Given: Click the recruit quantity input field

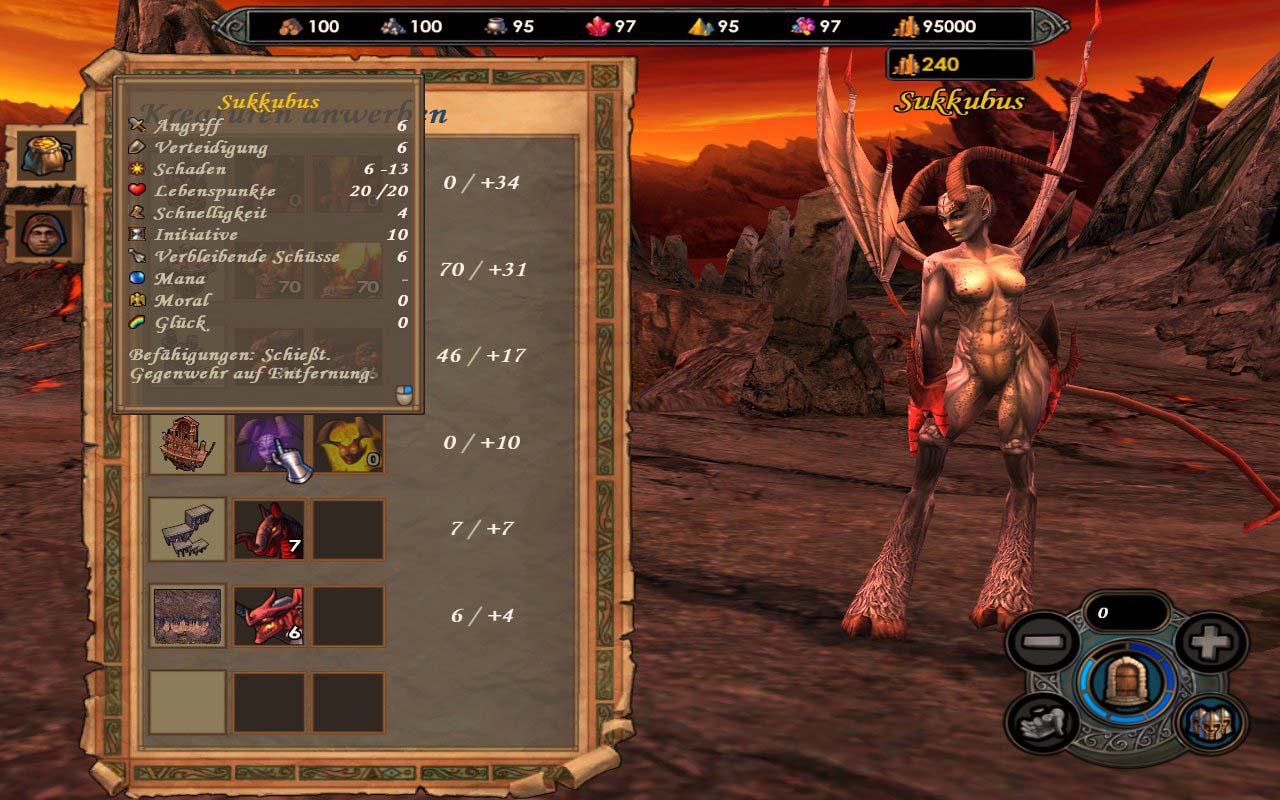Looking at the screenshot, I should (x=1125, y=613).
